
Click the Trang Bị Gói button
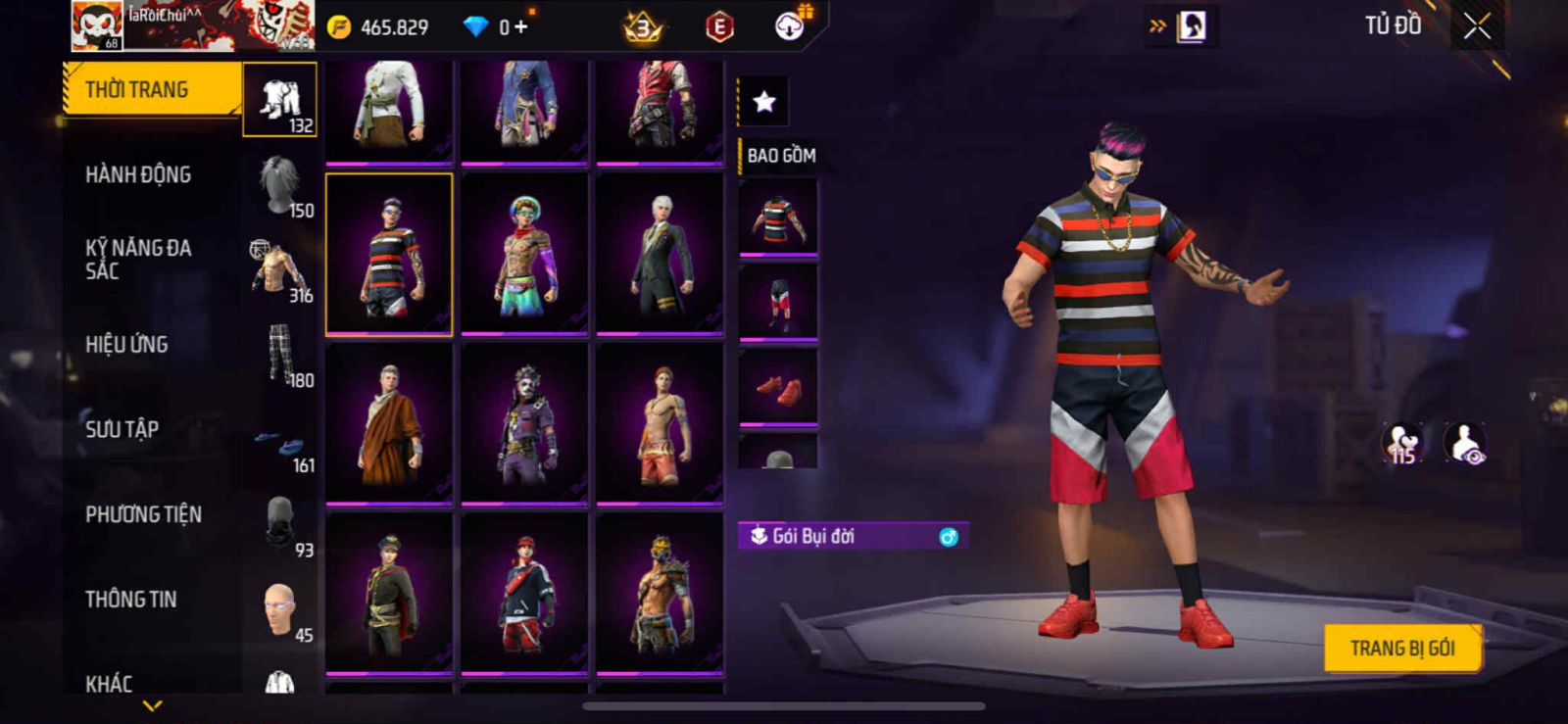coord(1401,648)
